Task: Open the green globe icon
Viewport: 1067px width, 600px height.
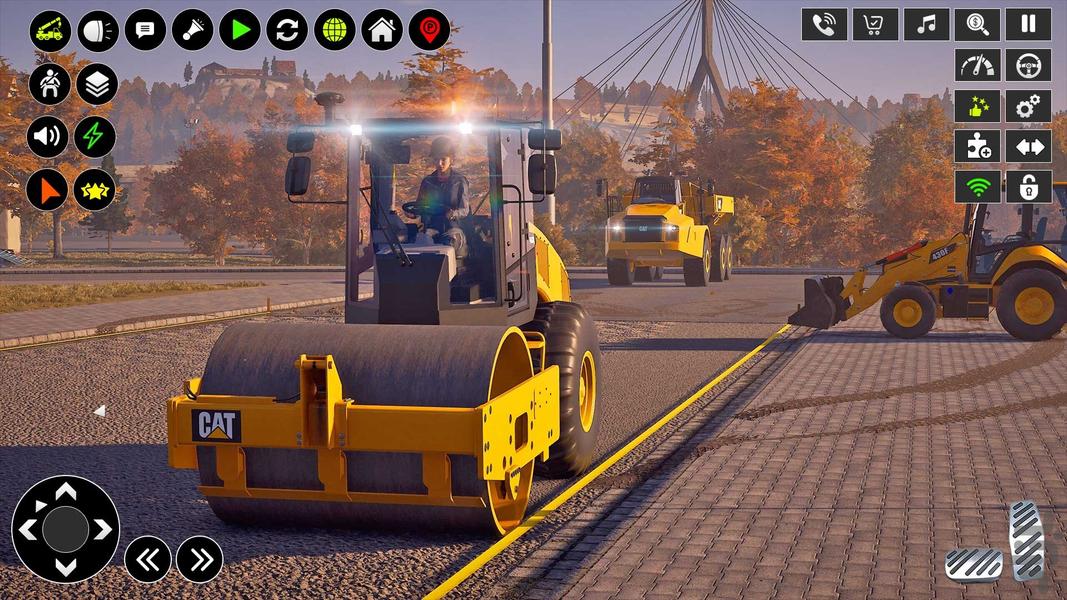Action: pyautogui.click(x=335, y=30)
